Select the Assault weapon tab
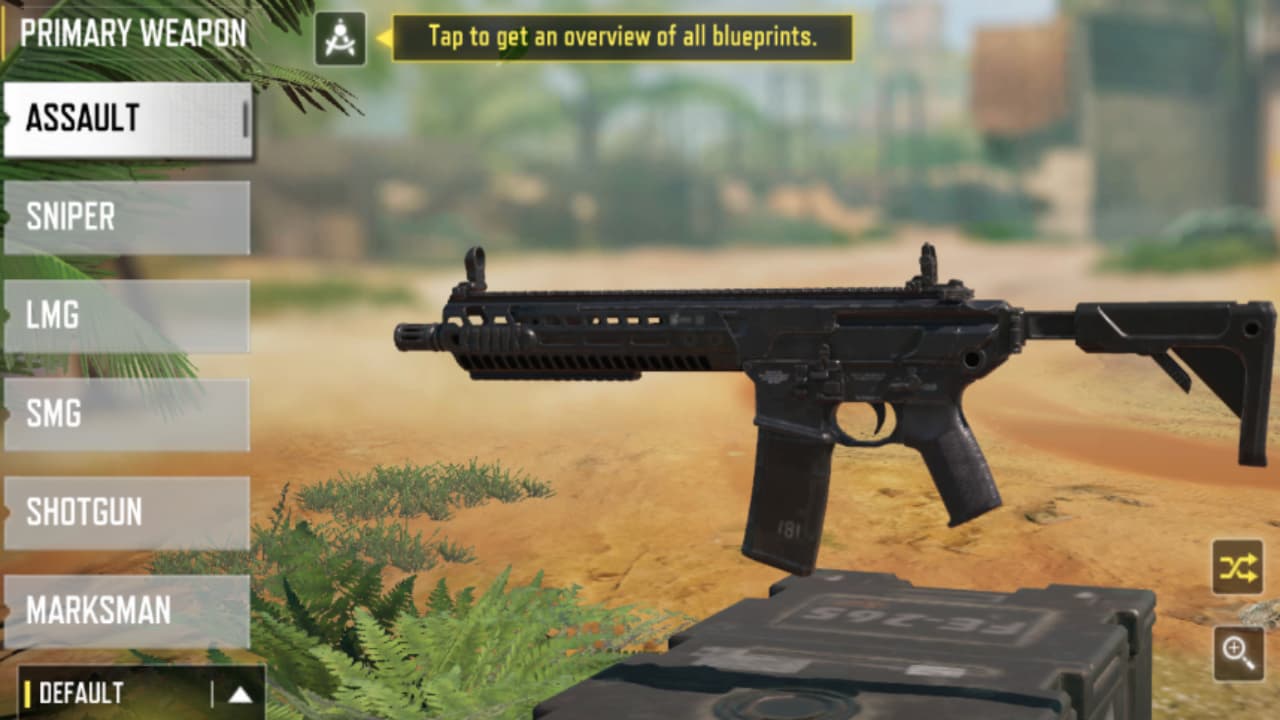The height and width of the screenshot is (720, 1280). click(120, 119)
